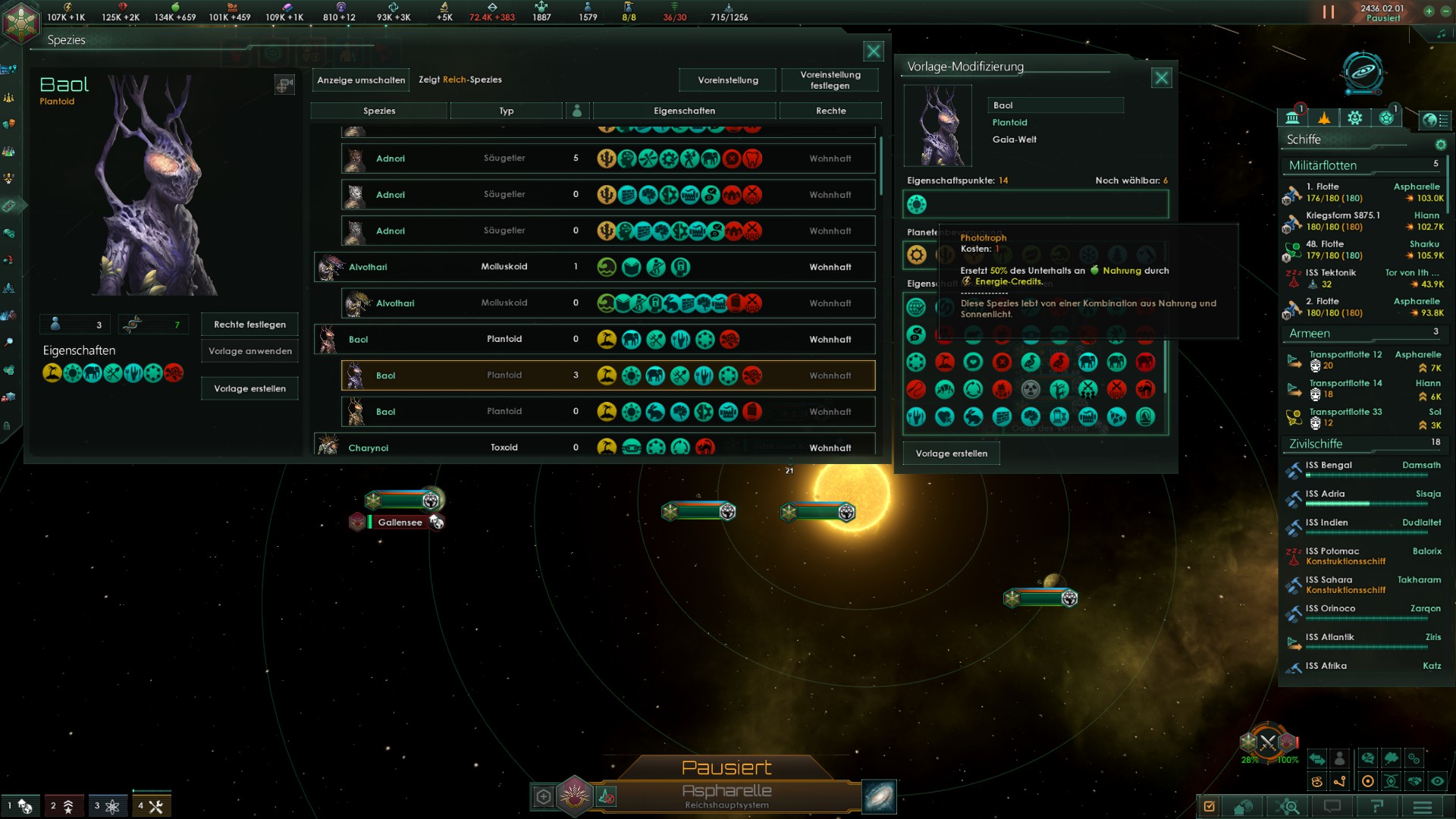Click the crossed swords war icon near the zoom percentages
Viewport: 1456px width, 819px height.
tap(1269, 743)
